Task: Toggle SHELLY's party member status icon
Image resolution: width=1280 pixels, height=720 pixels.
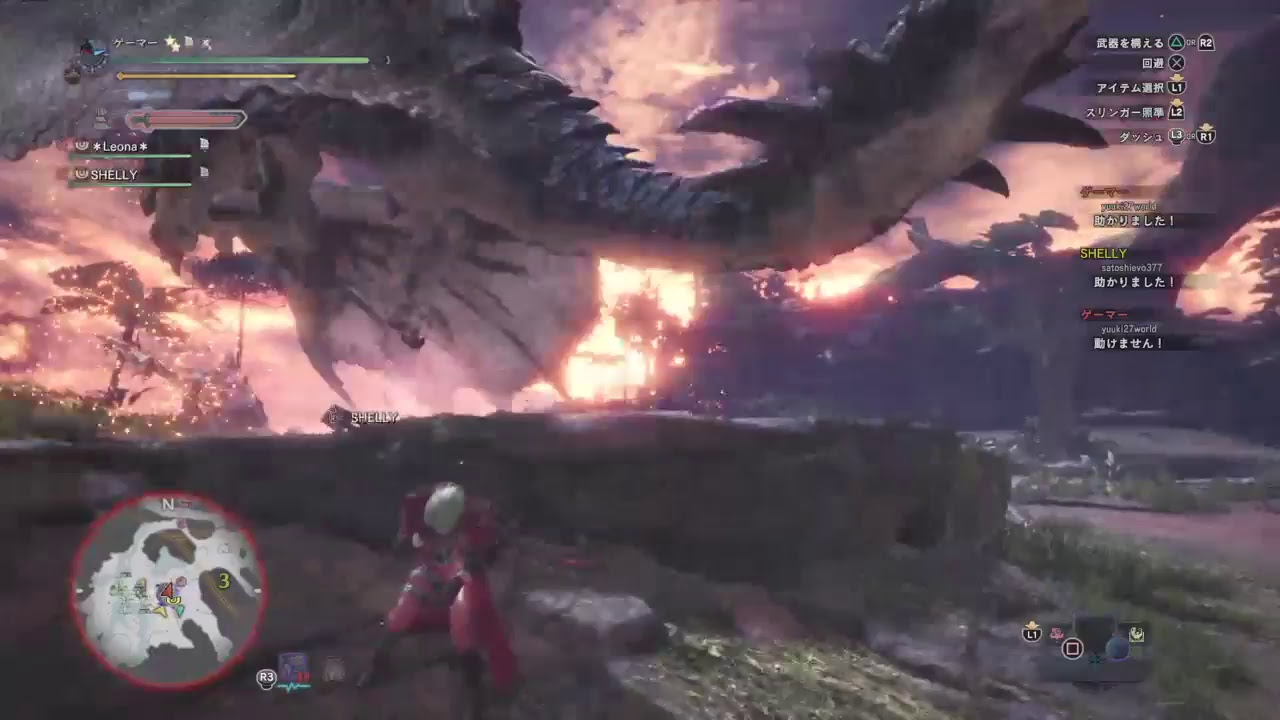Action: point(82,173)
